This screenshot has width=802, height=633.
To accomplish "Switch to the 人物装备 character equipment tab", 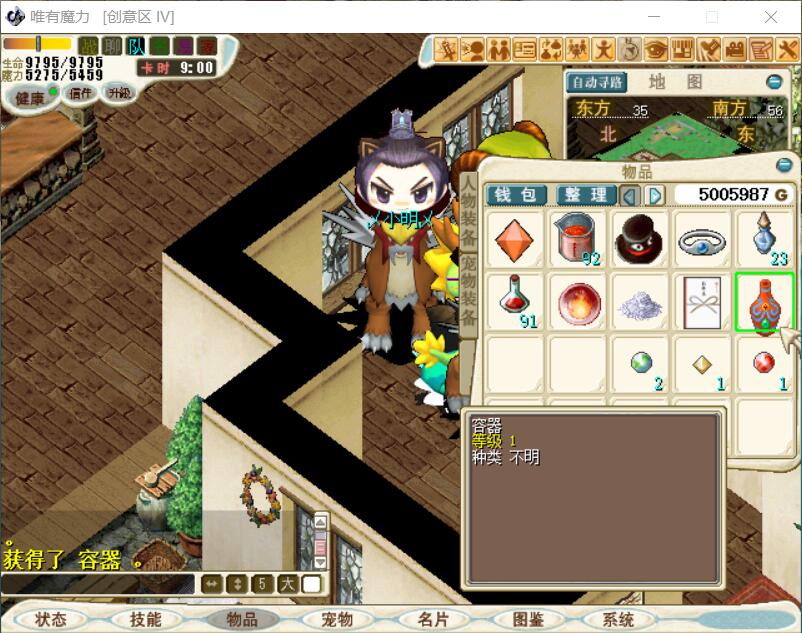I will [468, 210].
